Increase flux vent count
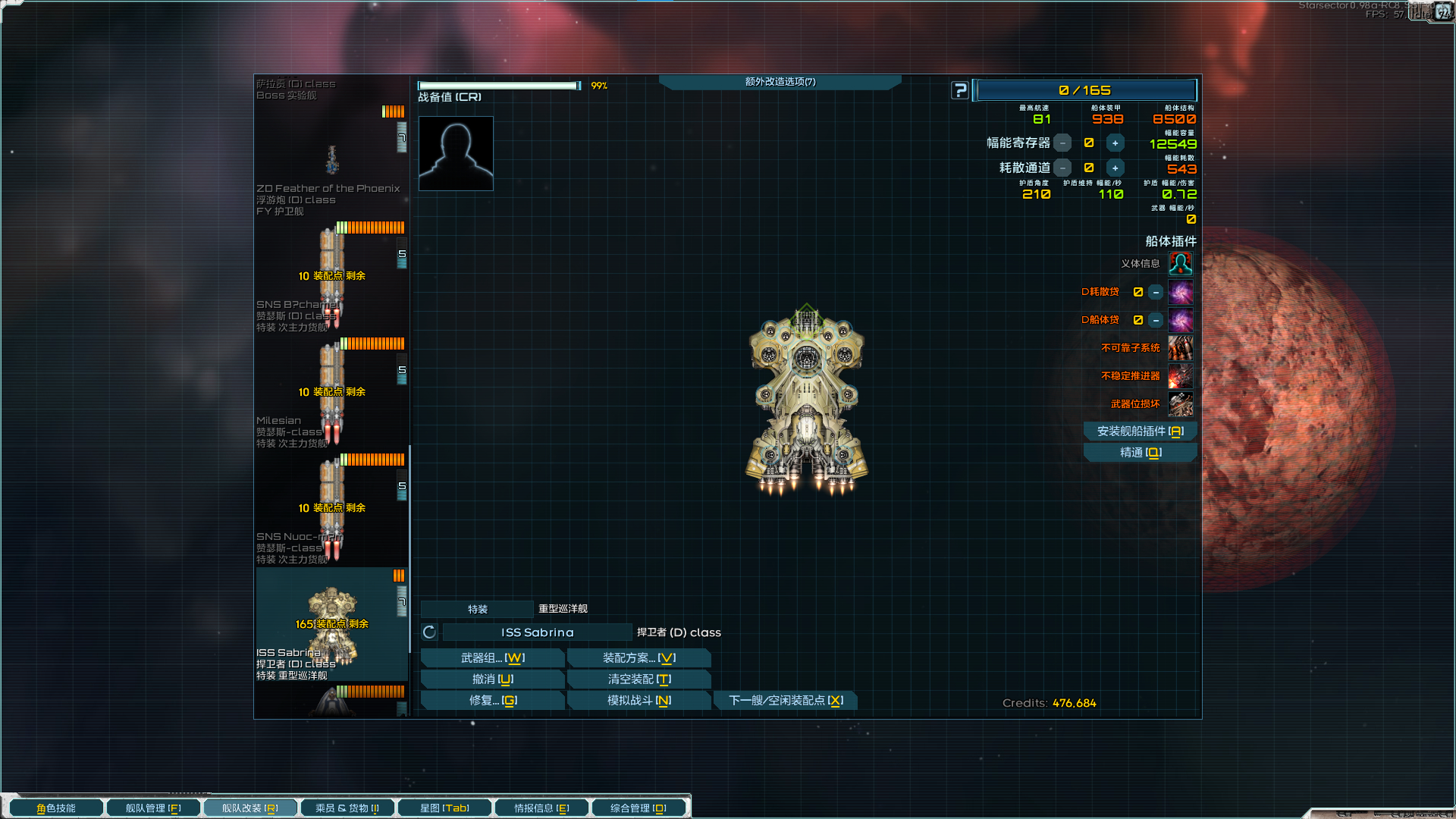 (x=1115, y=168)
